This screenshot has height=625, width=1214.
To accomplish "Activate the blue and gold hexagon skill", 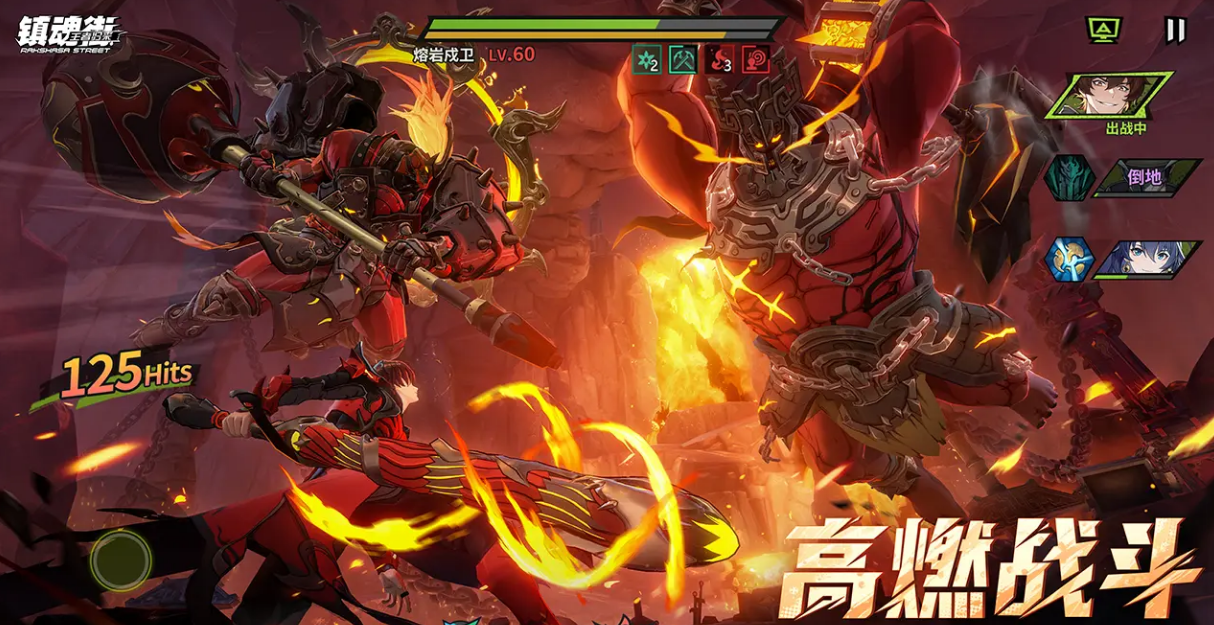I will point(1066,259).
